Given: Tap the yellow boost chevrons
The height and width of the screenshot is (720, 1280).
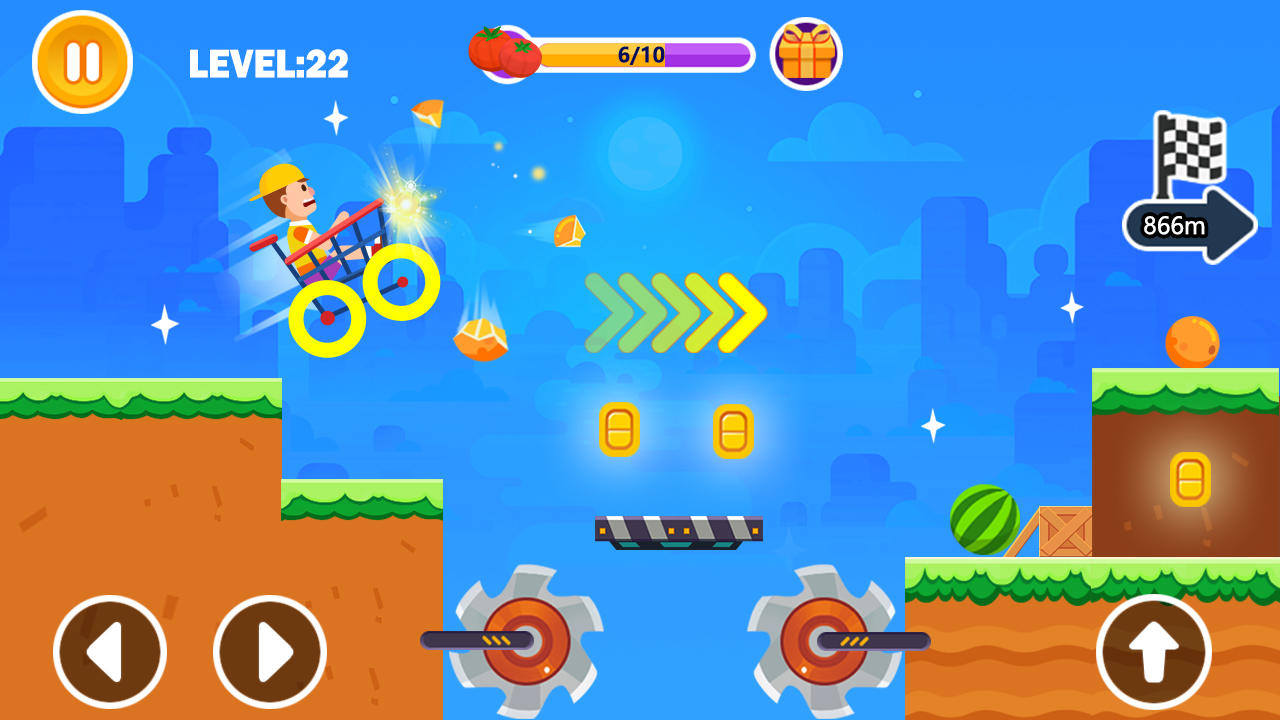Looking at the screenshot, I should pos(675,310).
